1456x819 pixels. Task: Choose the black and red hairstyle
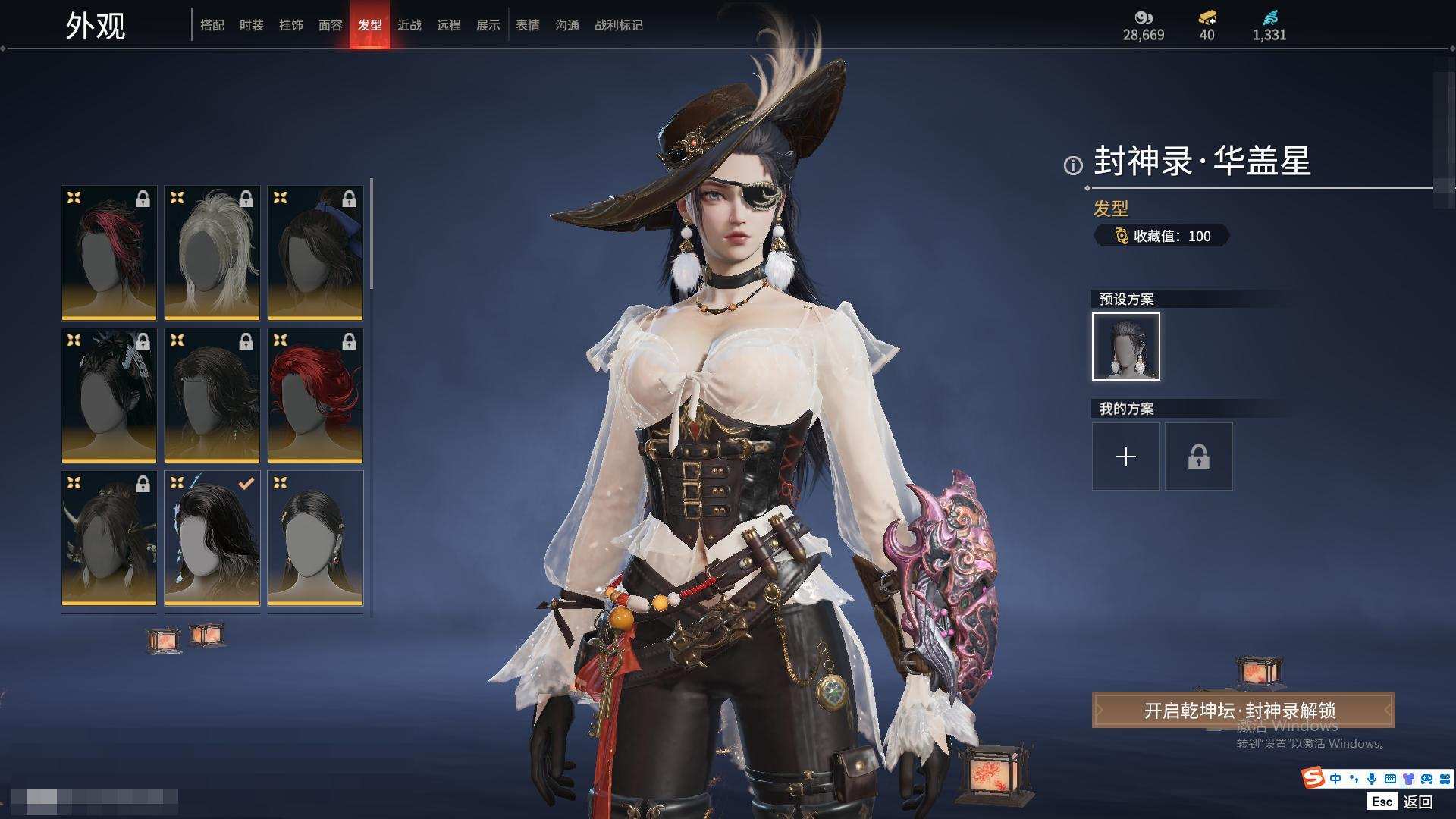108,253
